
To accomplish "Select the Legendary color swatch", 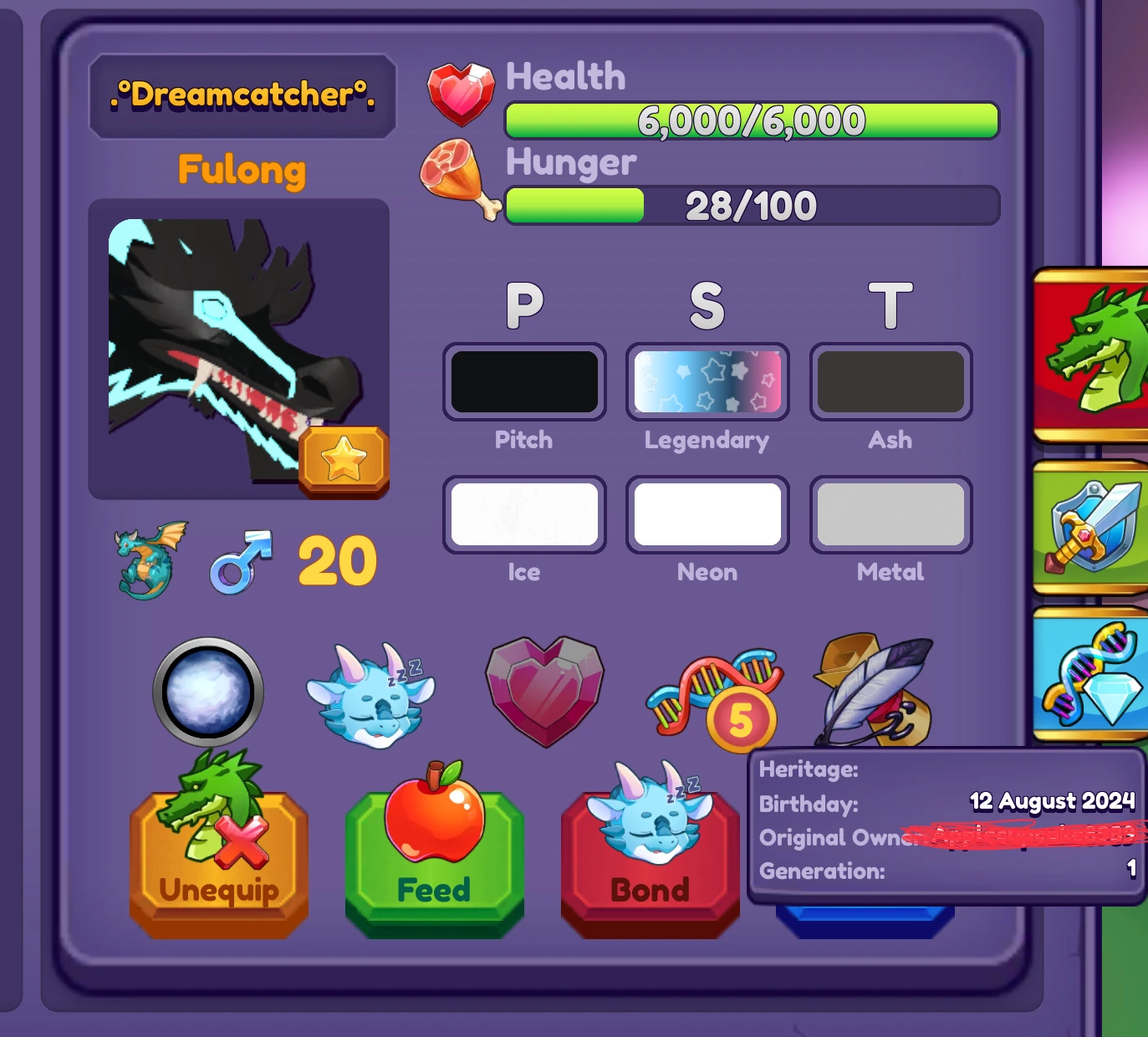I will [x=707, y=381].
